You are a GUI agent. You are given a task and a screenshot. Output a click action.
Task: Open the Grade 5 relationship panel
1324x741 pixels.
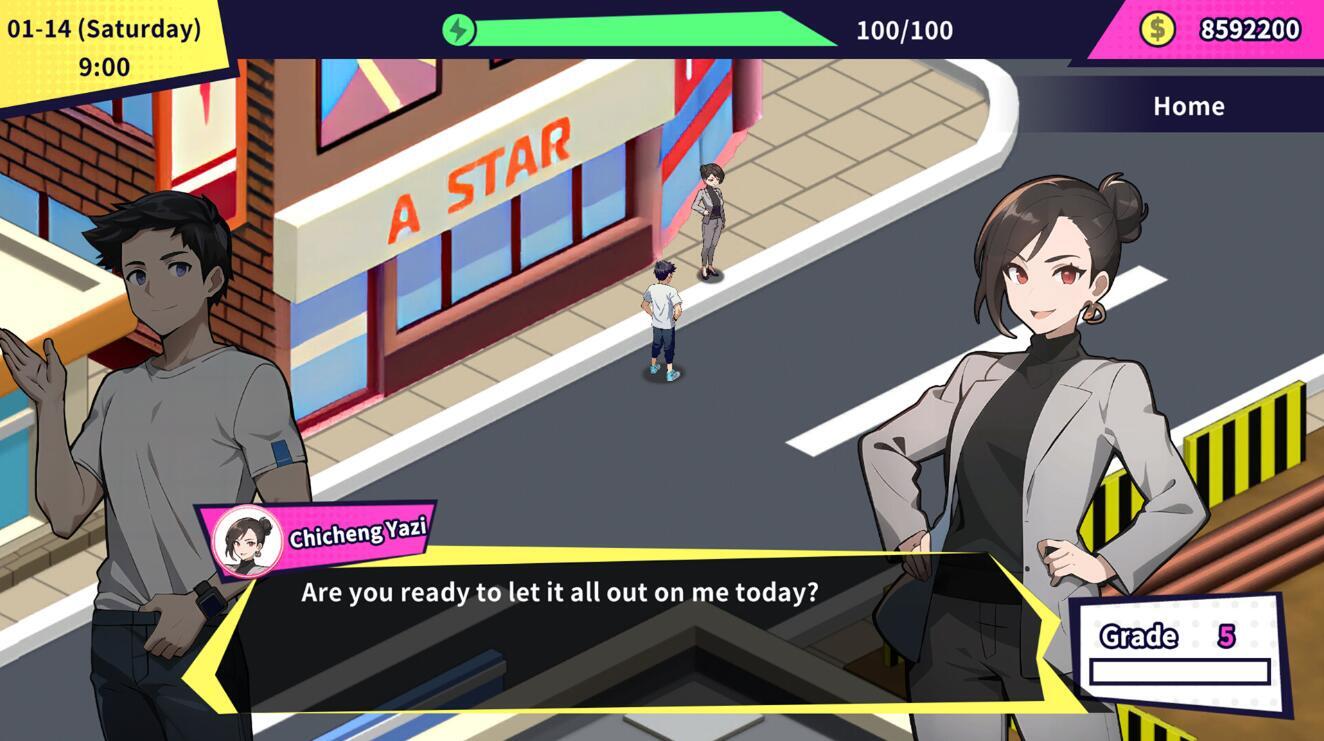click(1178, 653)
